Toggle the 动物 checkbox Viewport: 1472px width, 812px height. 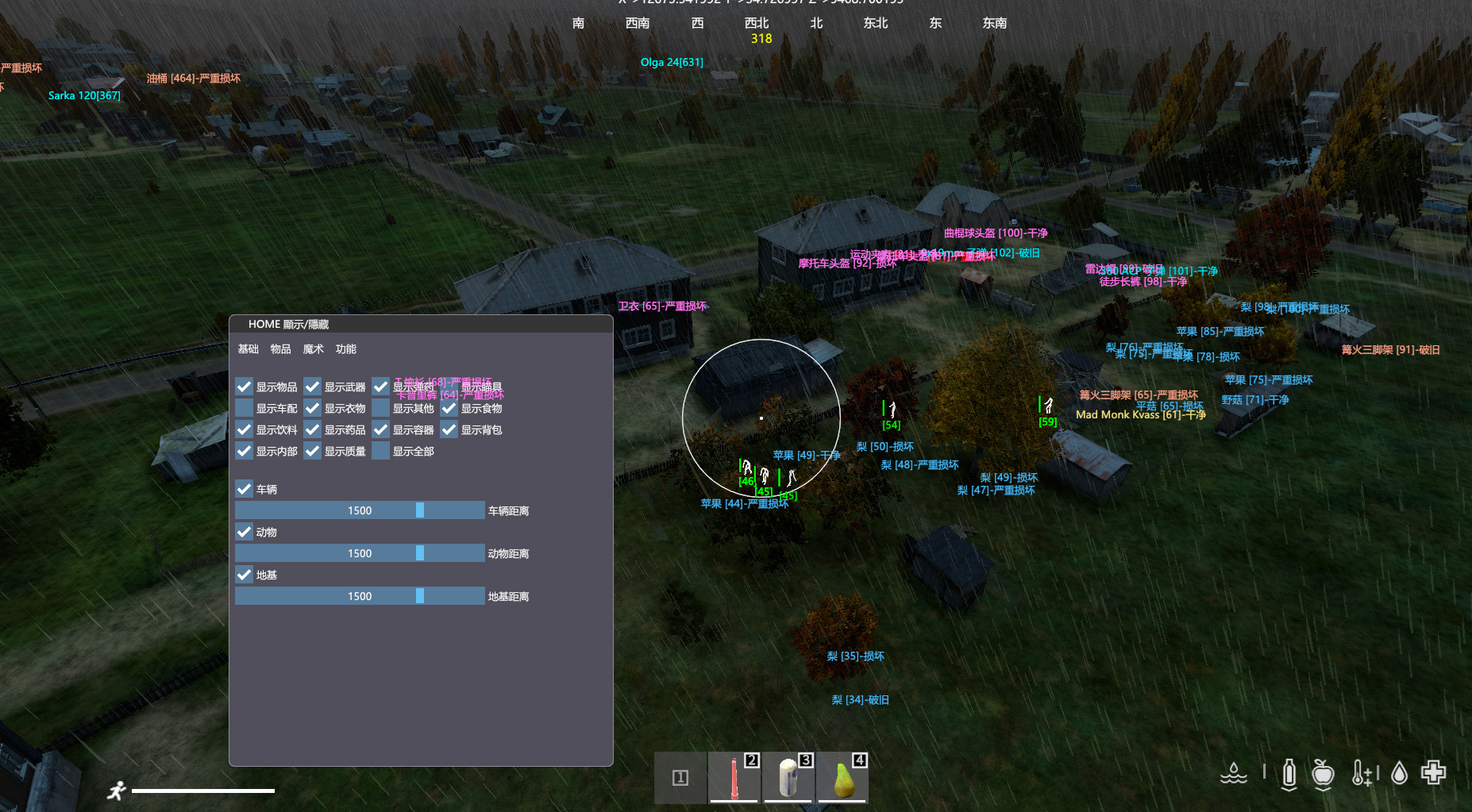coord(245,532)
